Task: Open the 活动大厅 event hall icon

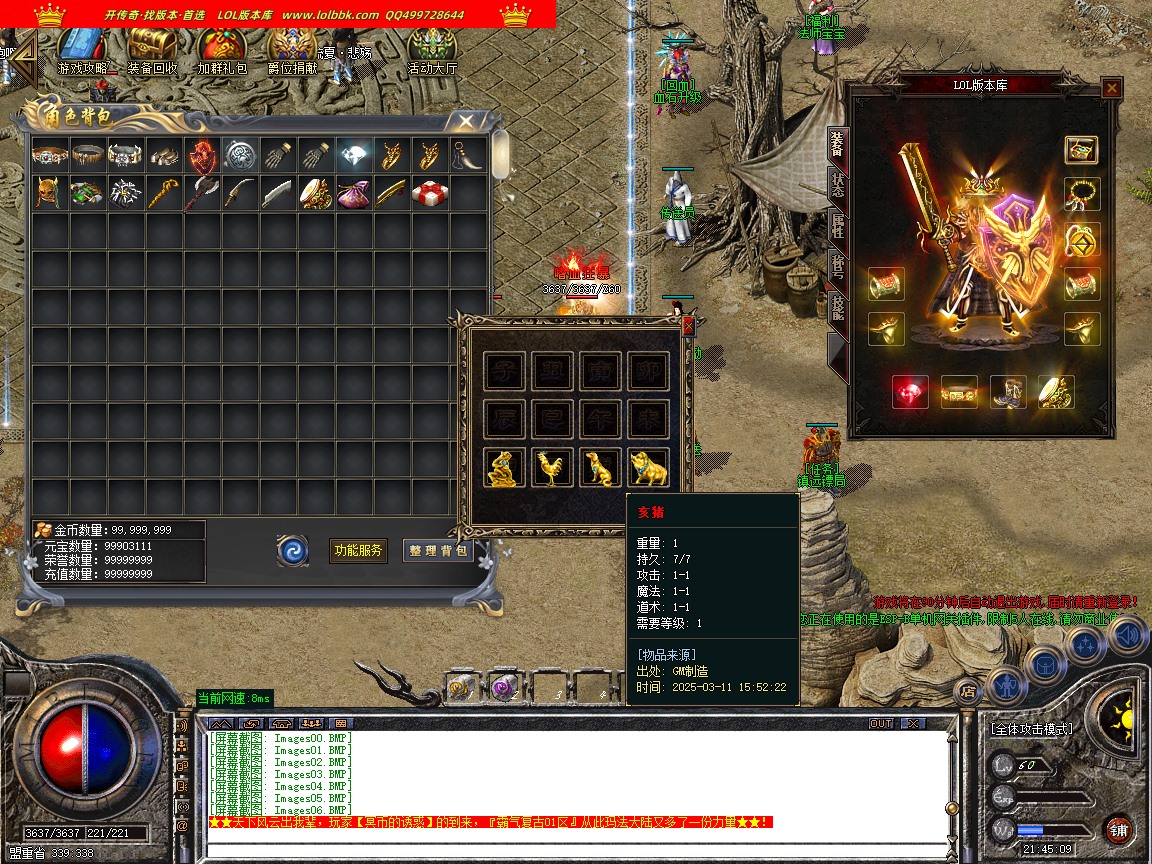Action: click(432, 50)
